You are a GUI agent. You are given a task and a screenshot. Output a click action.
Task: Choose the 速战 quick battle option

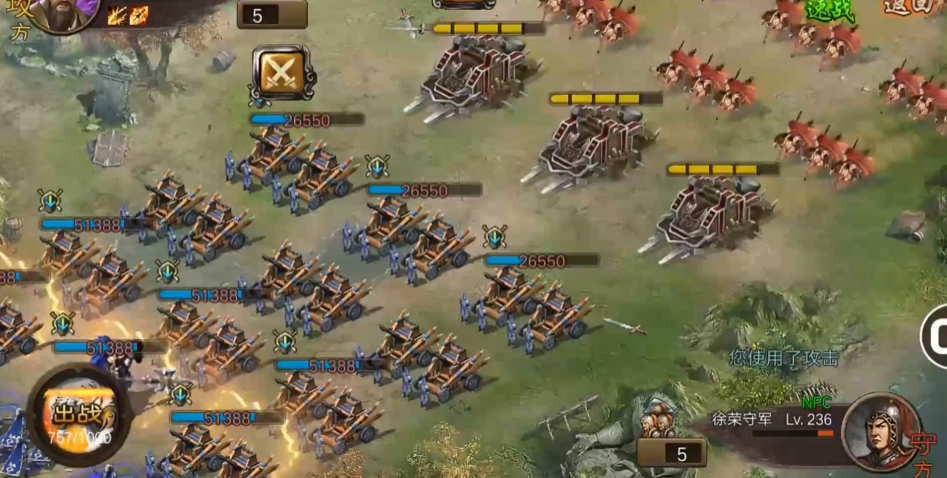[829, 9]
